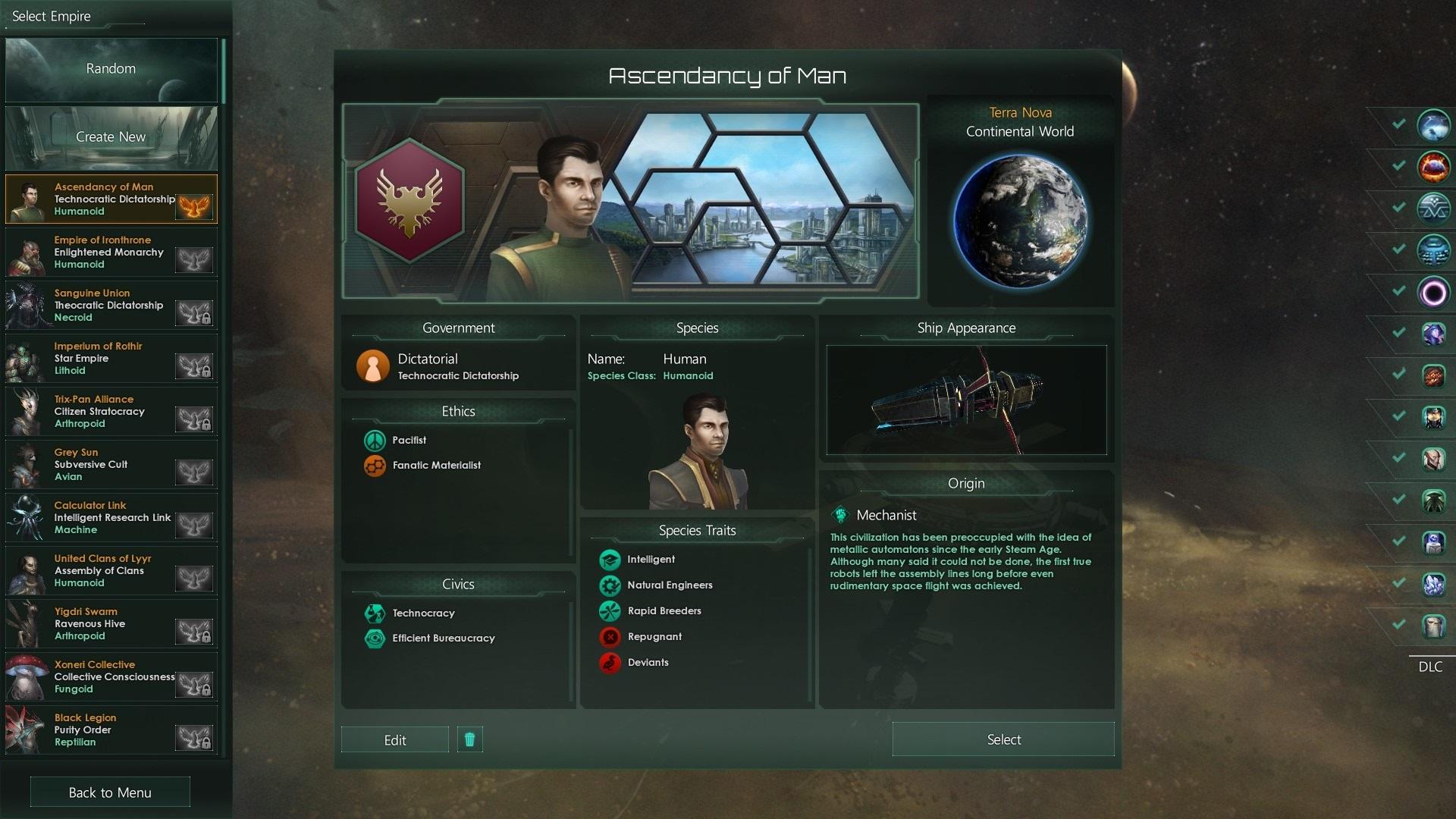Choose the Trix-Pan Alliance entry
This screenshot has width=1456, height=819.
pyautogui.click(x=111, y=411)
